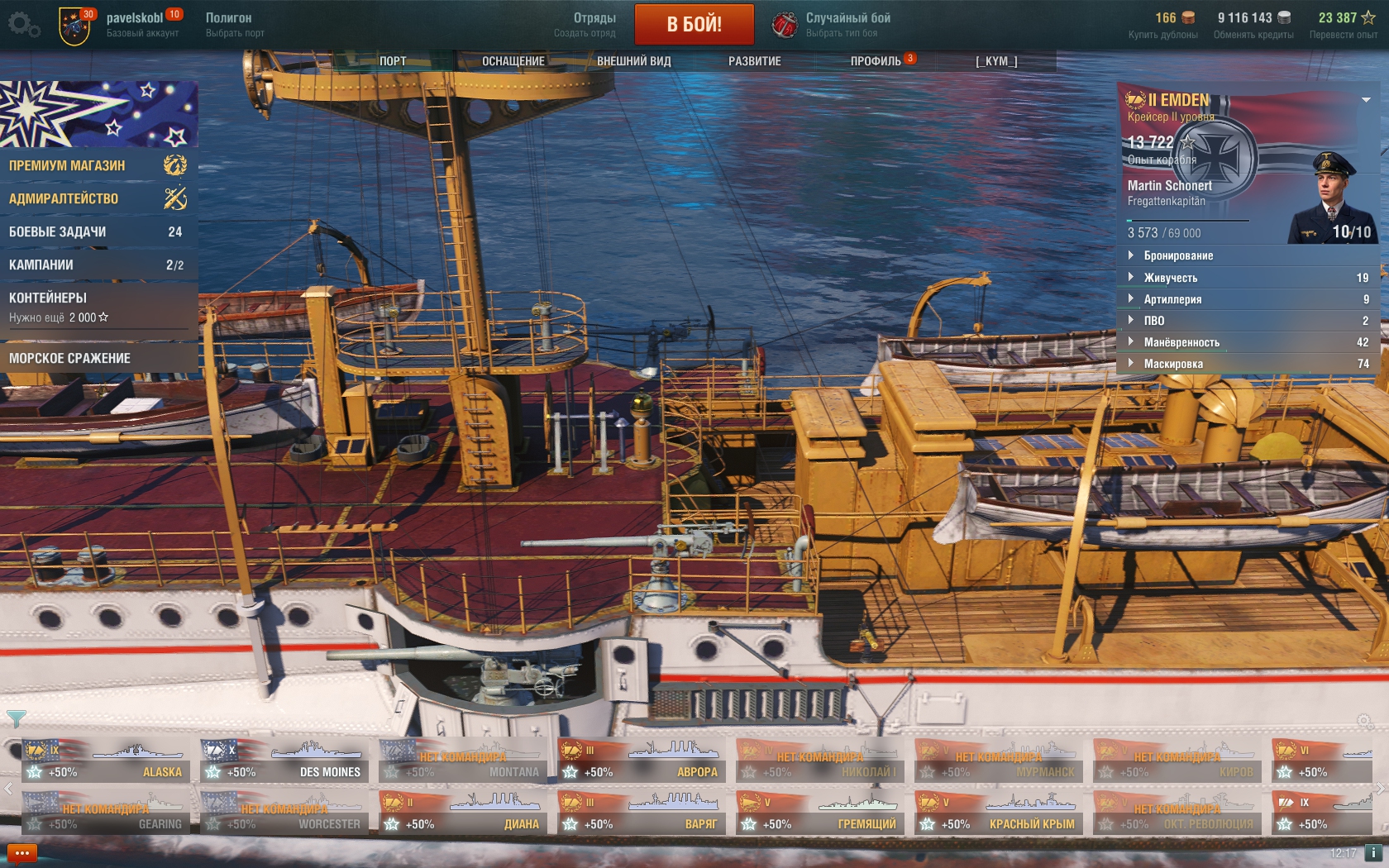Viewport: 1389px width, 868px height.
Task: Open the КОНТЕЙНЕРЫ section
Action: pos(98,306)
